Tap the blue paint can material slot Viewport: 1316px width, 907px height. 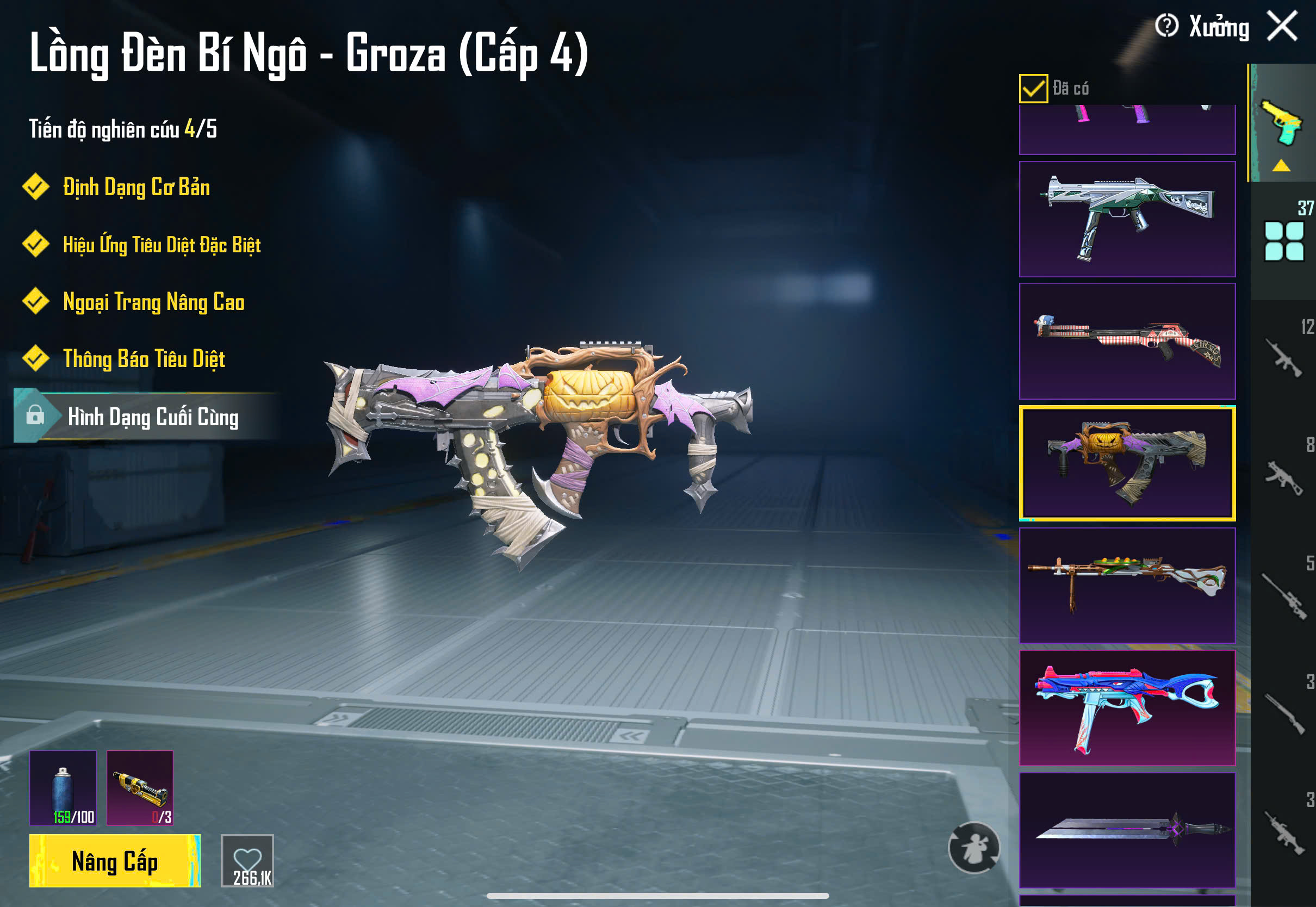pos(63,788)
